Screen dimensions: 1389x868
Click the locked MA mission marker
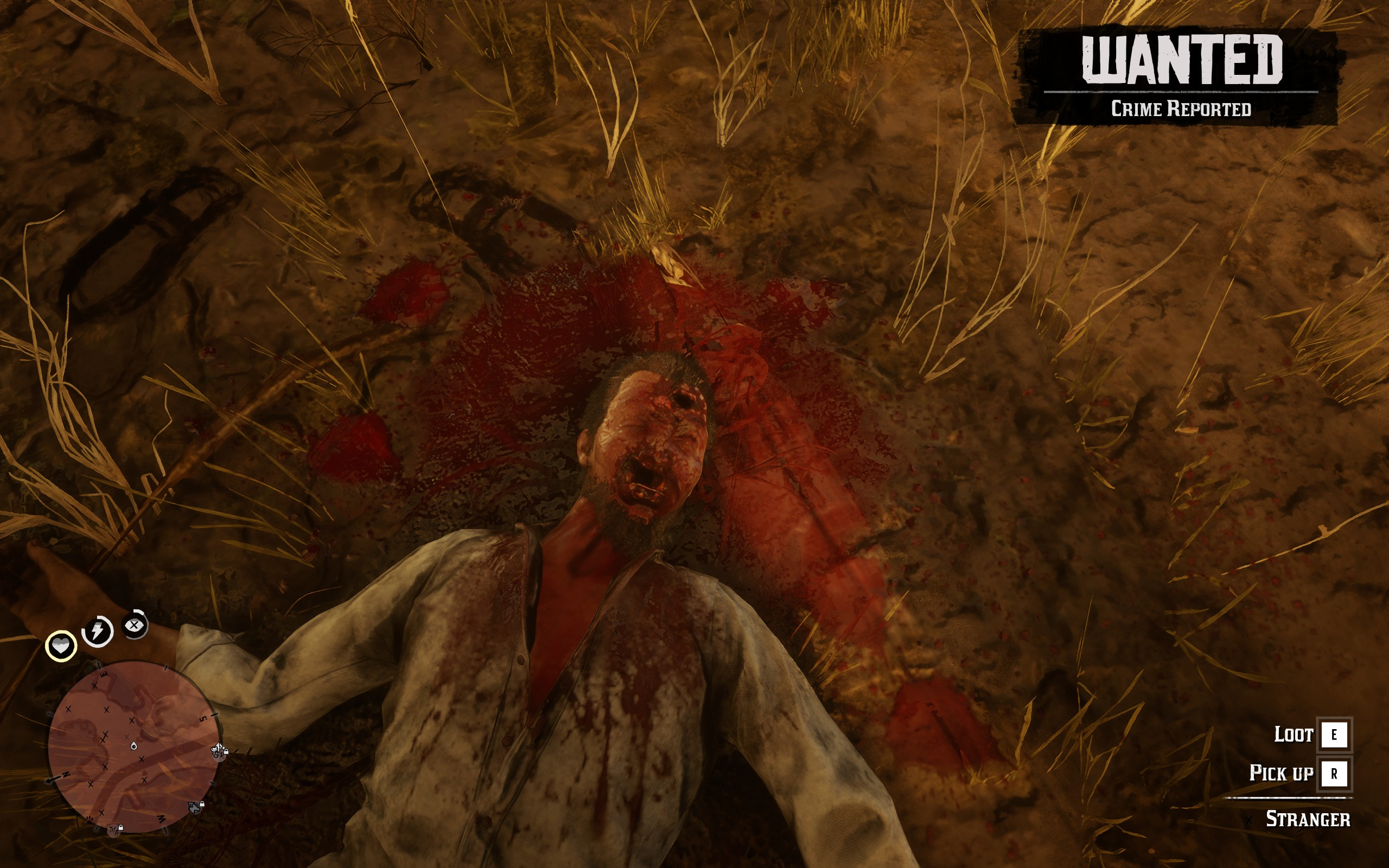[x=116, y=829]
